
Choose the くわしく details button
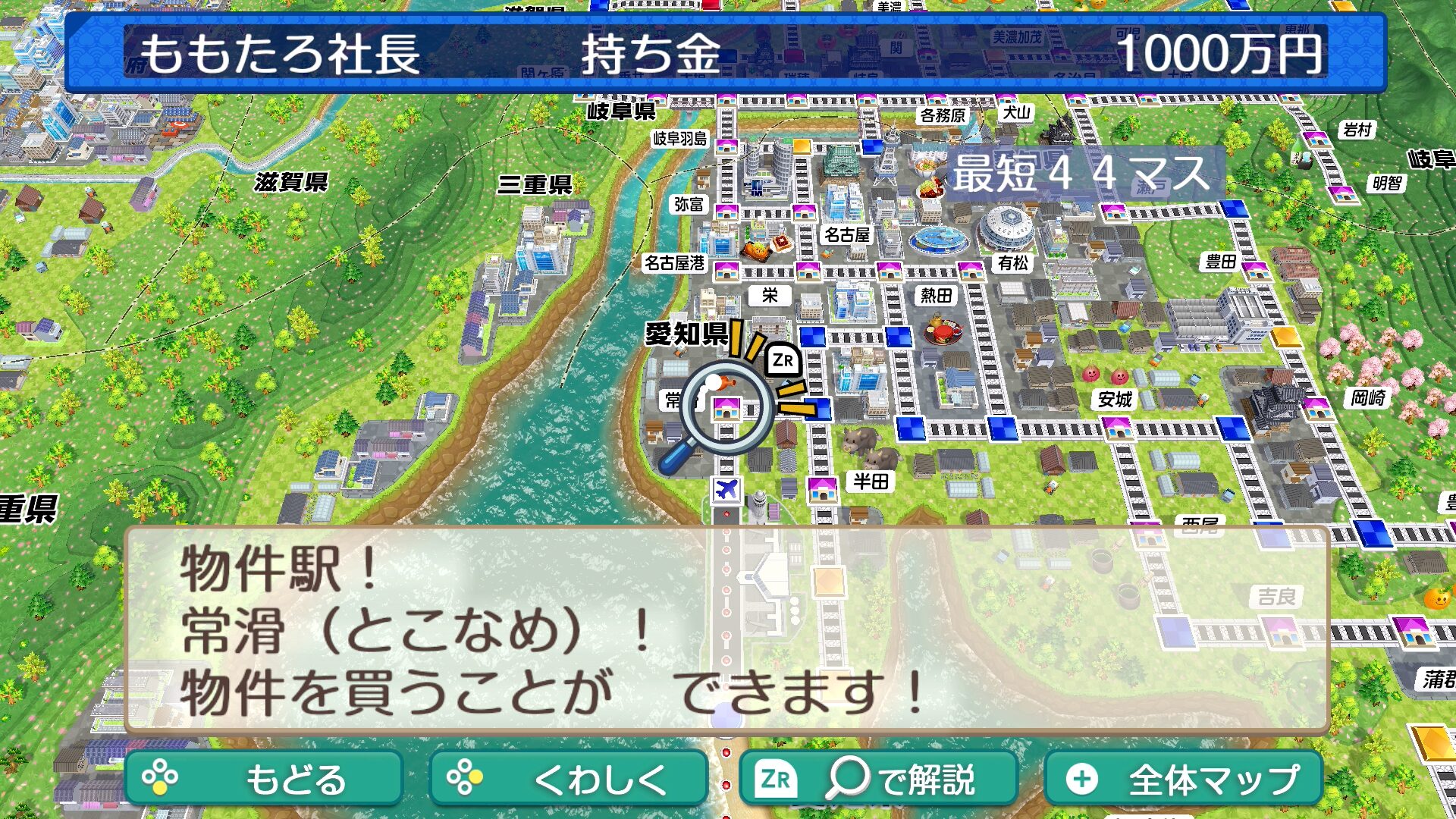click(568, 778)
